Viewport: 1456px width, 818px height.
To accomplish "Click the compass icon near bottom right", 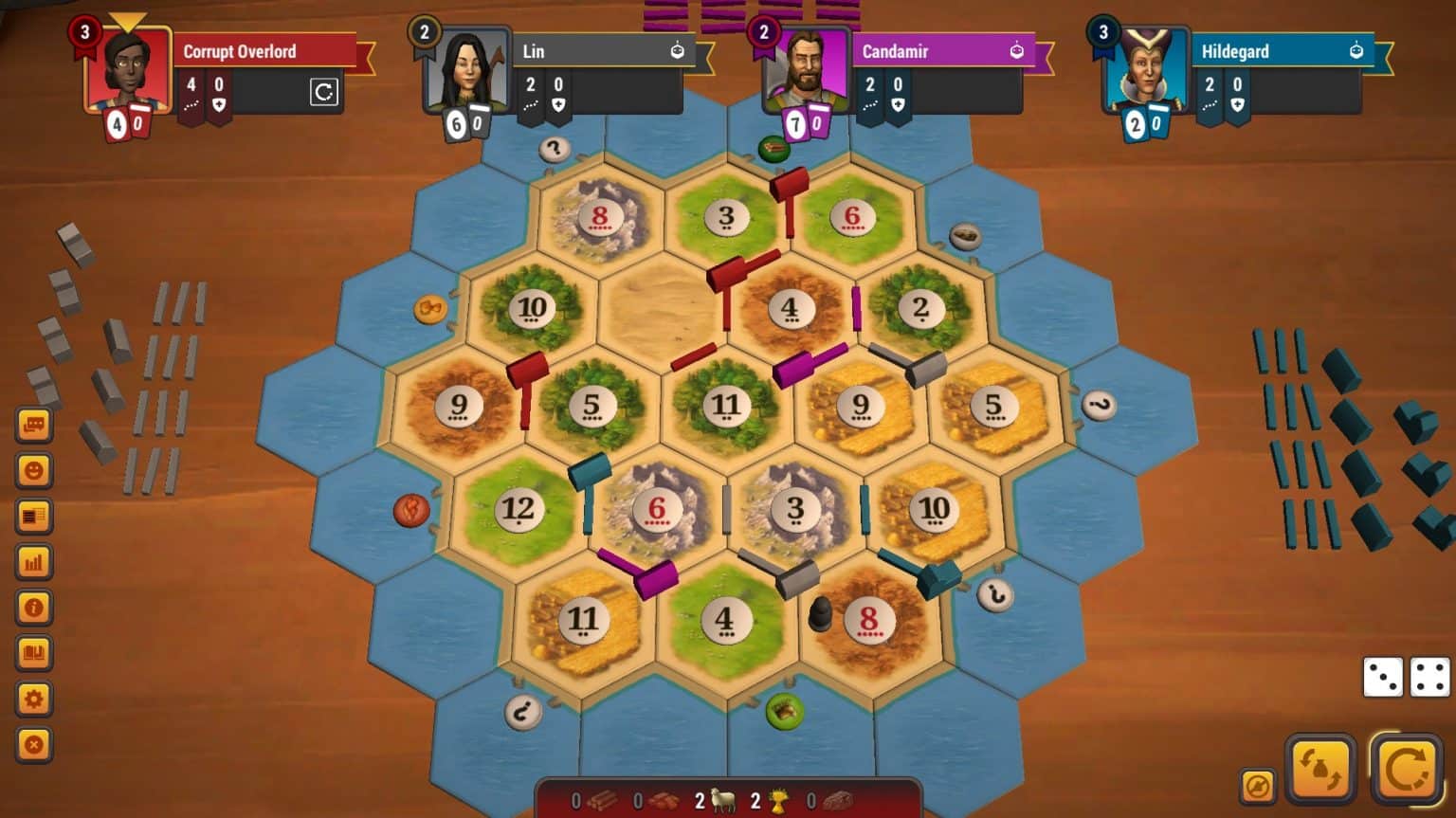I will click(x=1258, y=785).
